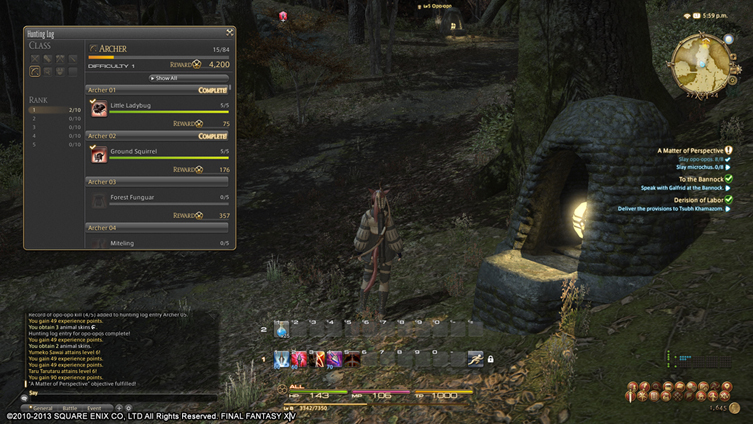Activate the first blue skill on hotbar 1

coord(282,358)
